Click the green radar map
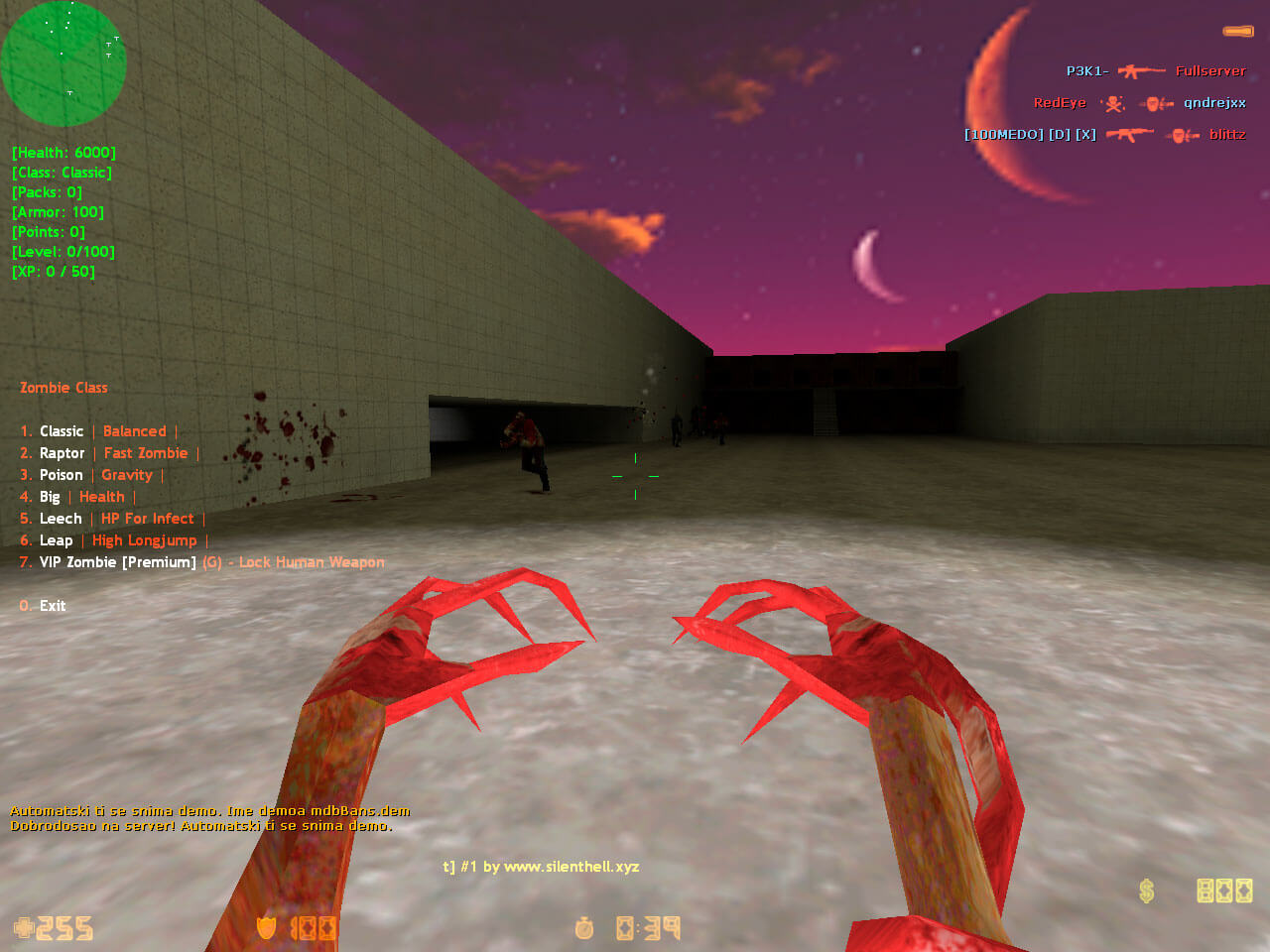 63,63
